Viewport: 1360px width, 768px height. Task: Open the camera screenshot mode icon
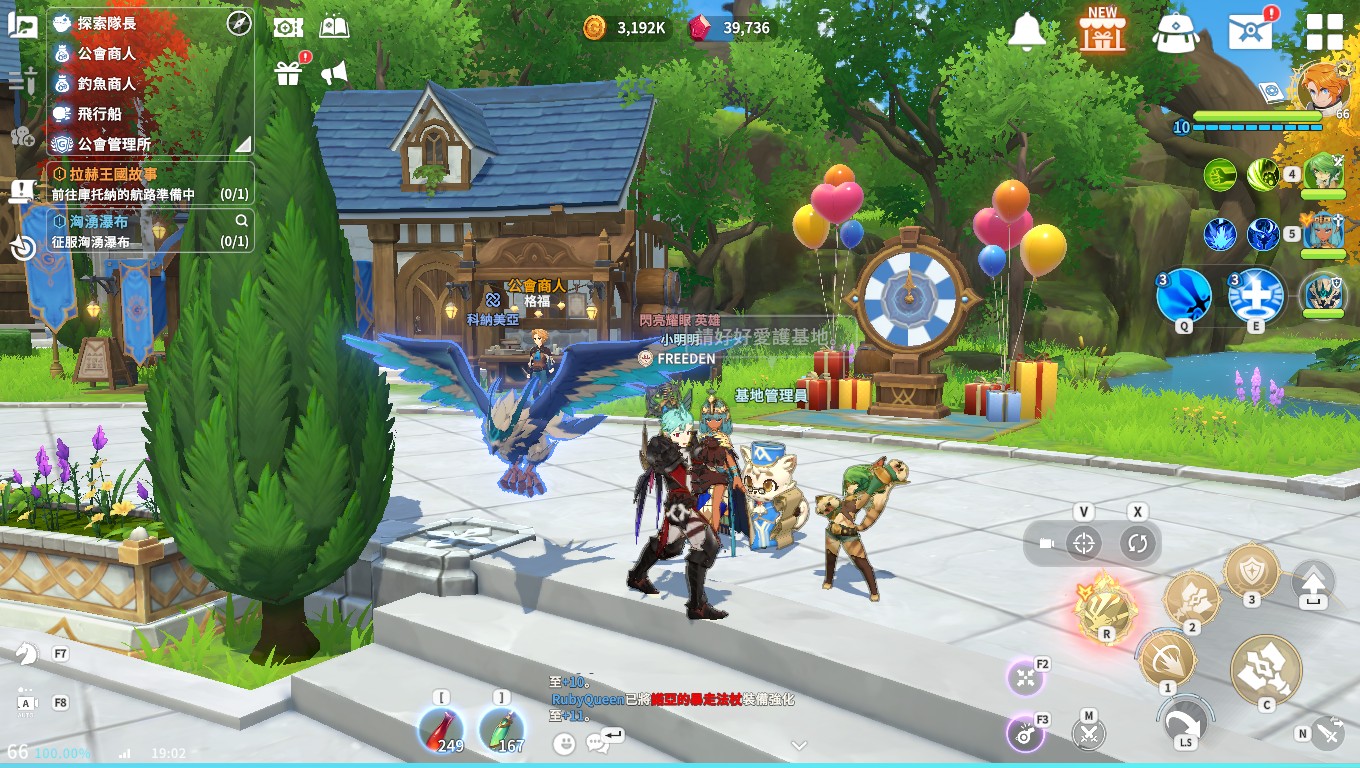pyautogui.click(x=288, y=27)
